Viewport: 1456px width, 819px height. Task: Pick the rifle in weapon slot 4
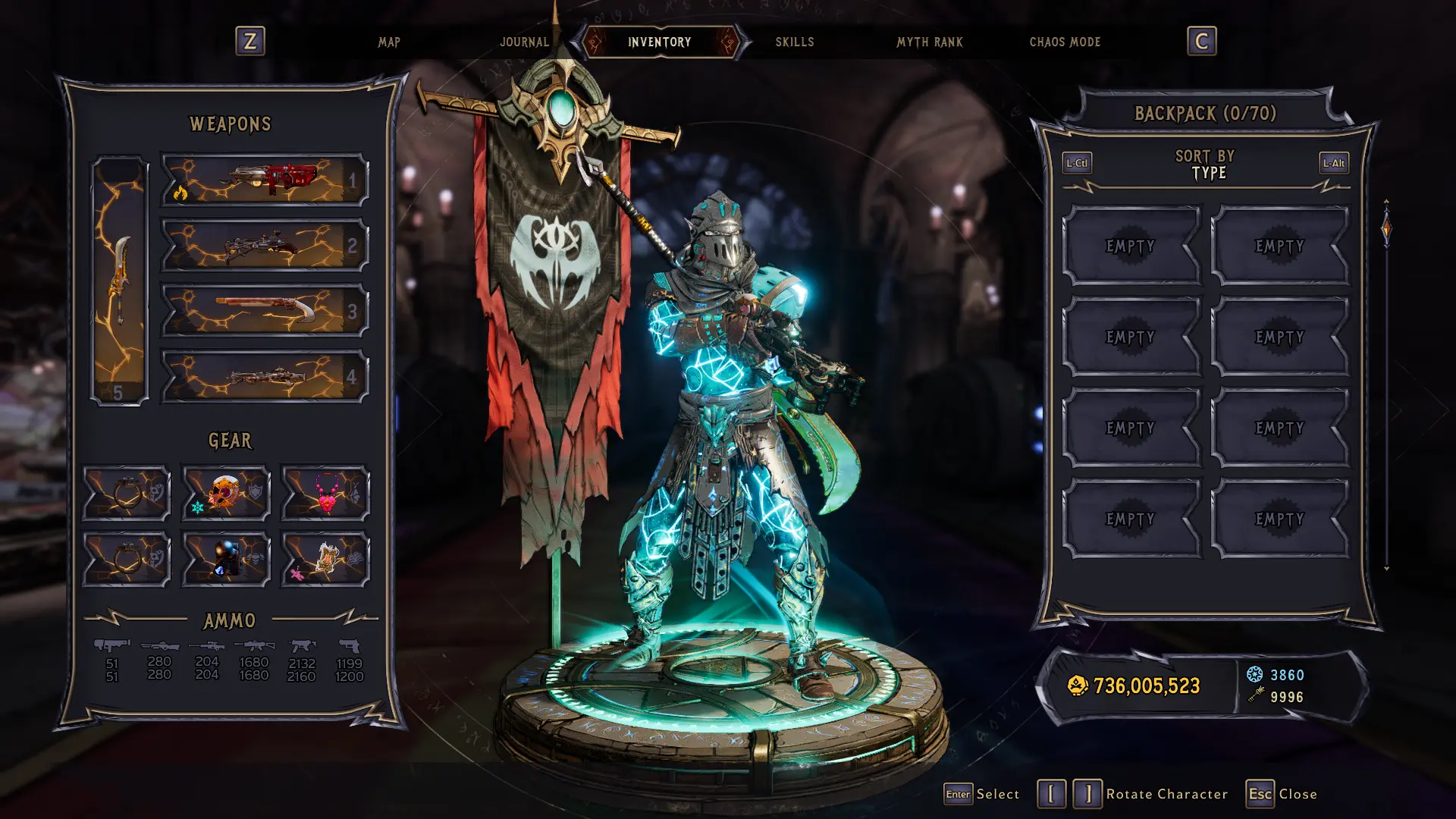265,376
